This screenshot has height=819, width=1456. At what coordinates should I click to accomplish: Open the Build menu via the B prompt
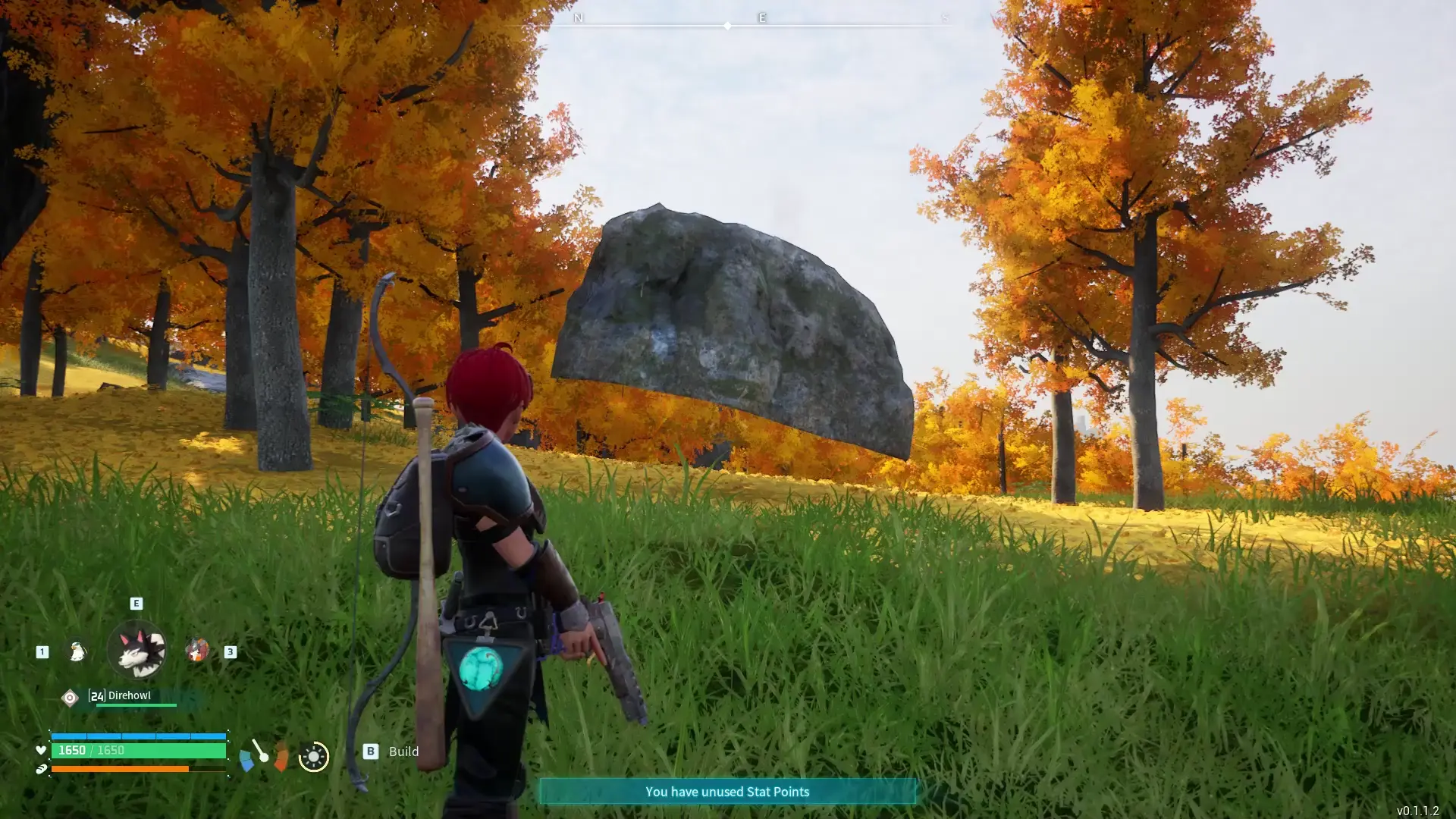pos(370,752)
